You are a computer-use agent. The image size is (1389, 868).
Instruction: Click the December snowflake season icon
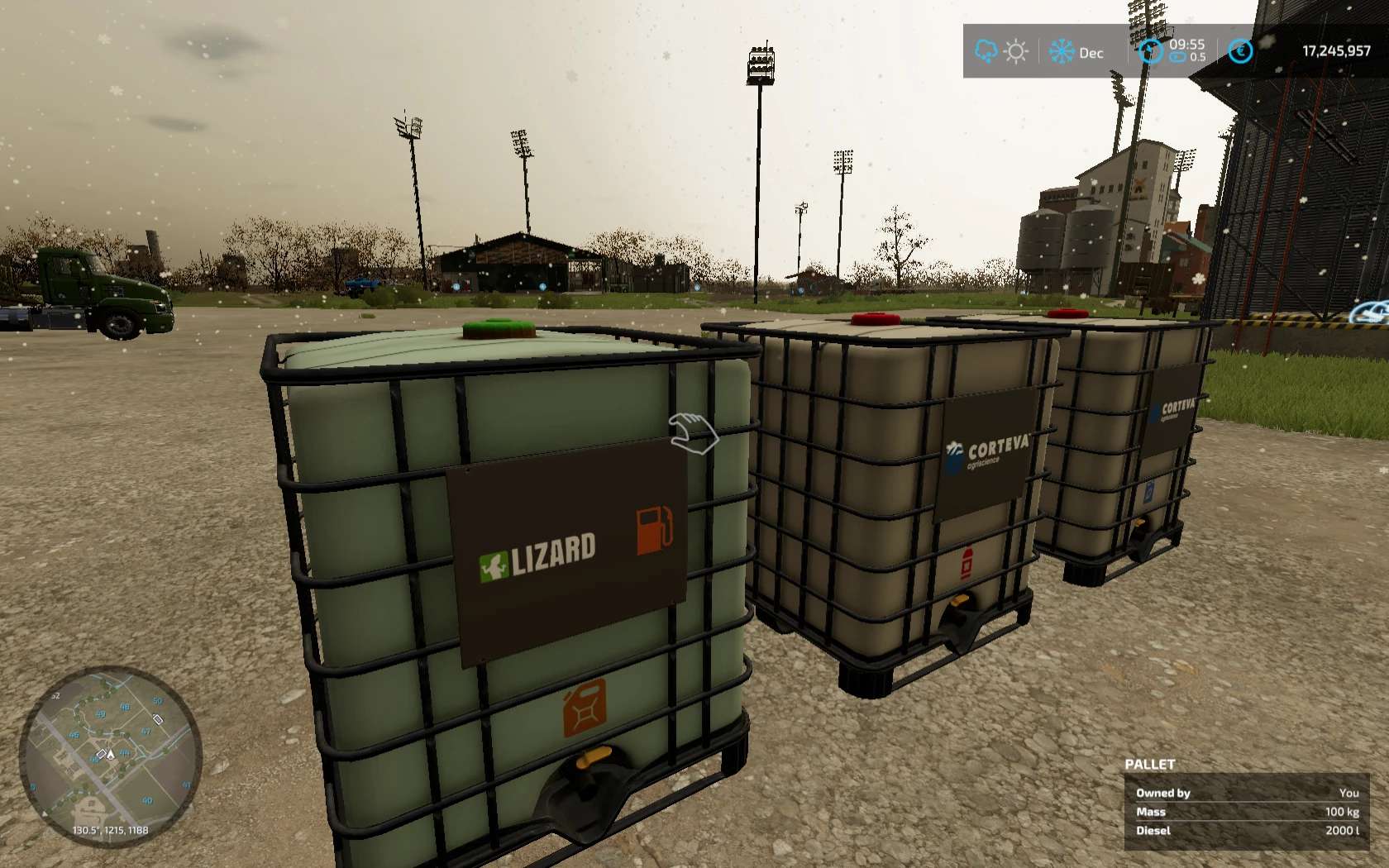1062,51
